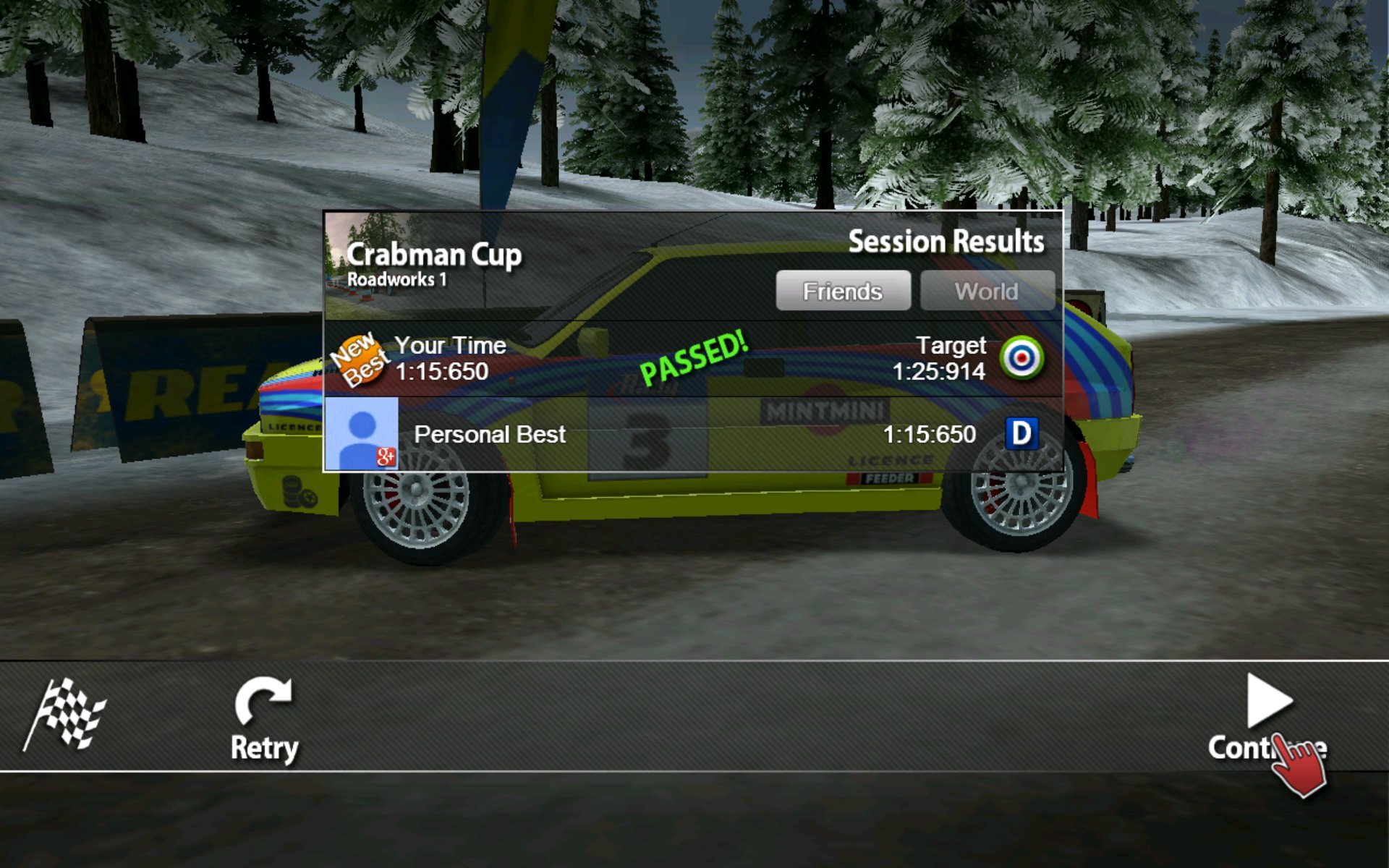Click the Continue button label
1389x868 pixels.
[x=1270, y=746]
